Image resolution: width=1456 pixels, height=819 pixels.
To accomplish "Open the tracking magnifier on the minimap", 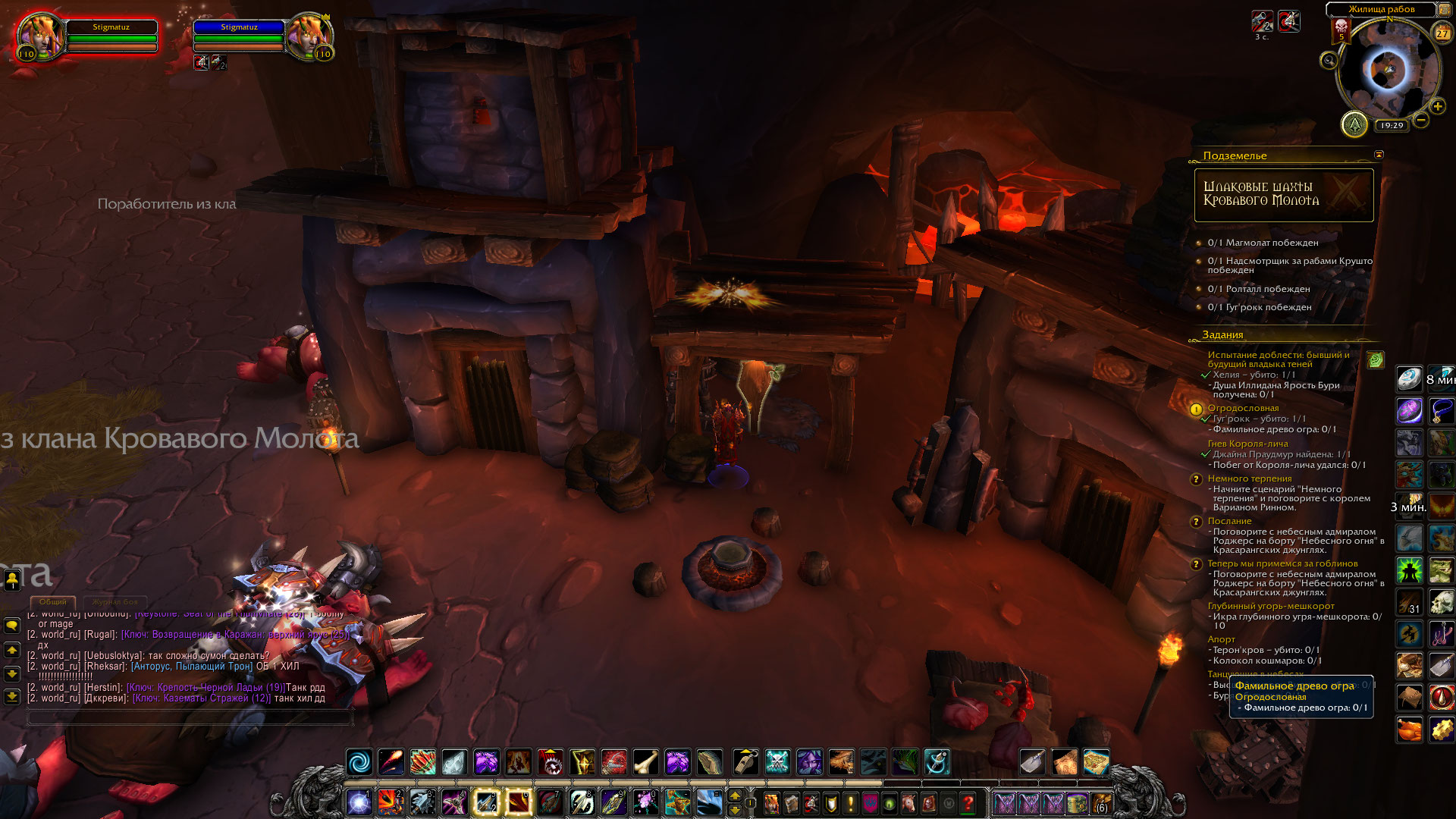I will point(1329,60).
